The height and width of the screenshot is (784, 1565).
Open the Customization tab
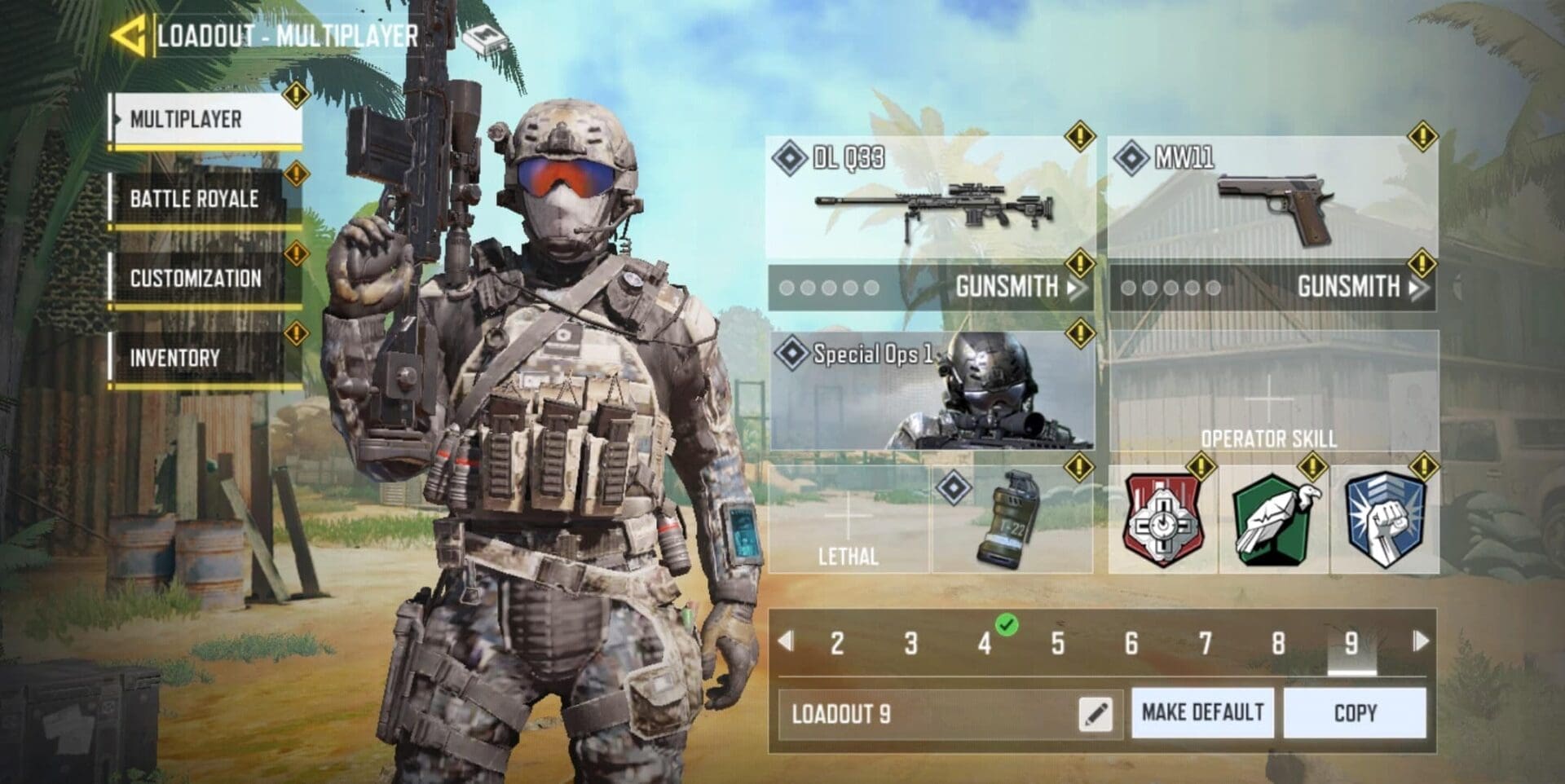(205, 278)
